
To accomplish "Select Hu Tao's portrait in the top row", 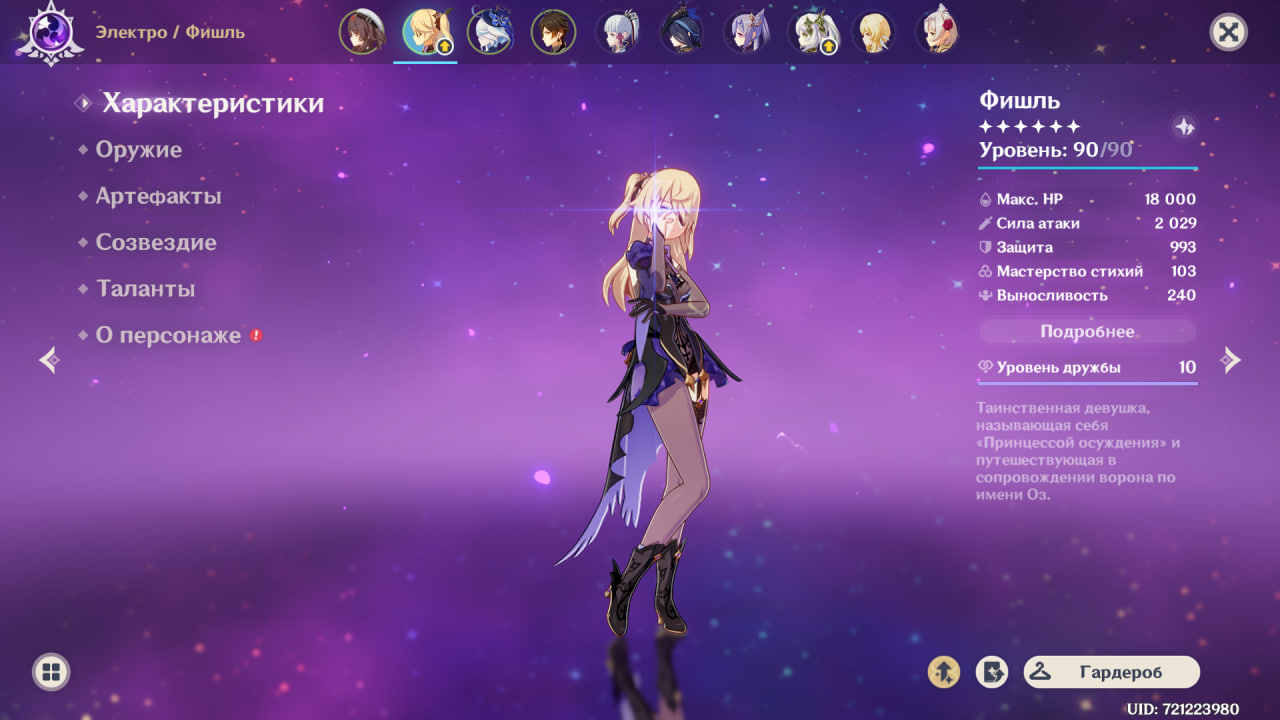I will (x=361, y=32).
